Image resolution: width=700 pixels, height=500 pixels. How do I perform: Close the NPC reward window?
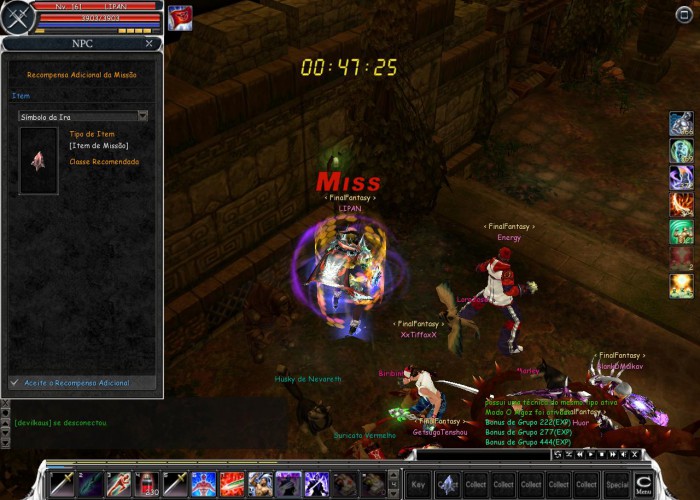pyautogui.click(x=149, y=44)
